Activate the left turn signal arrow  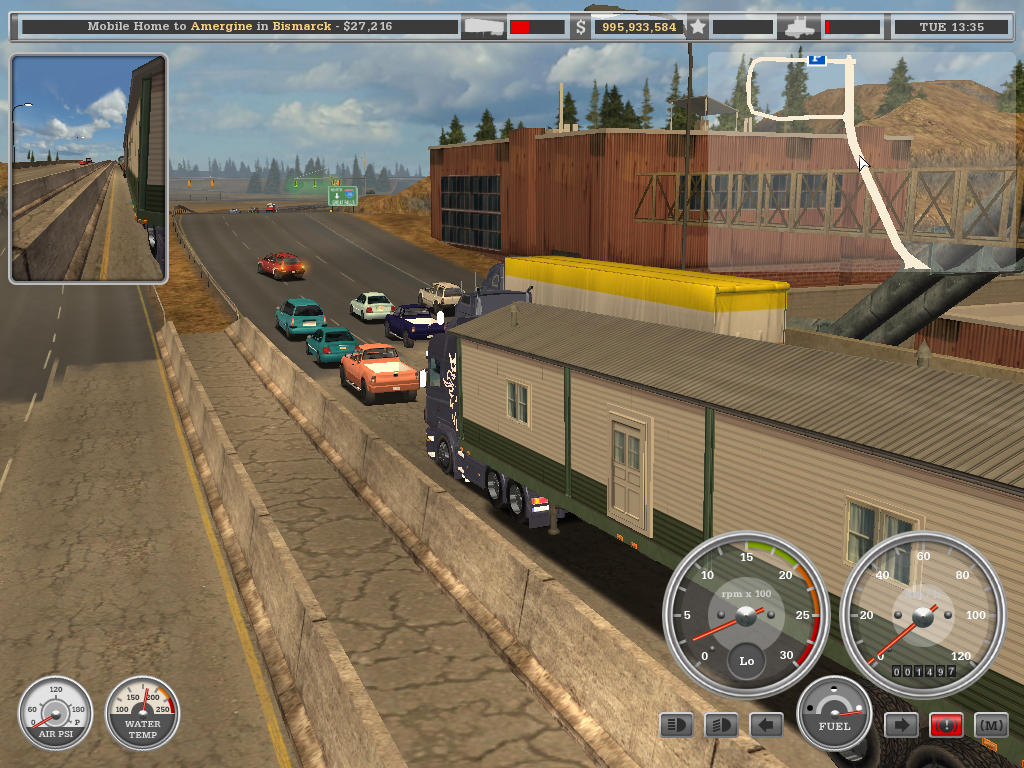coord(766,725)
